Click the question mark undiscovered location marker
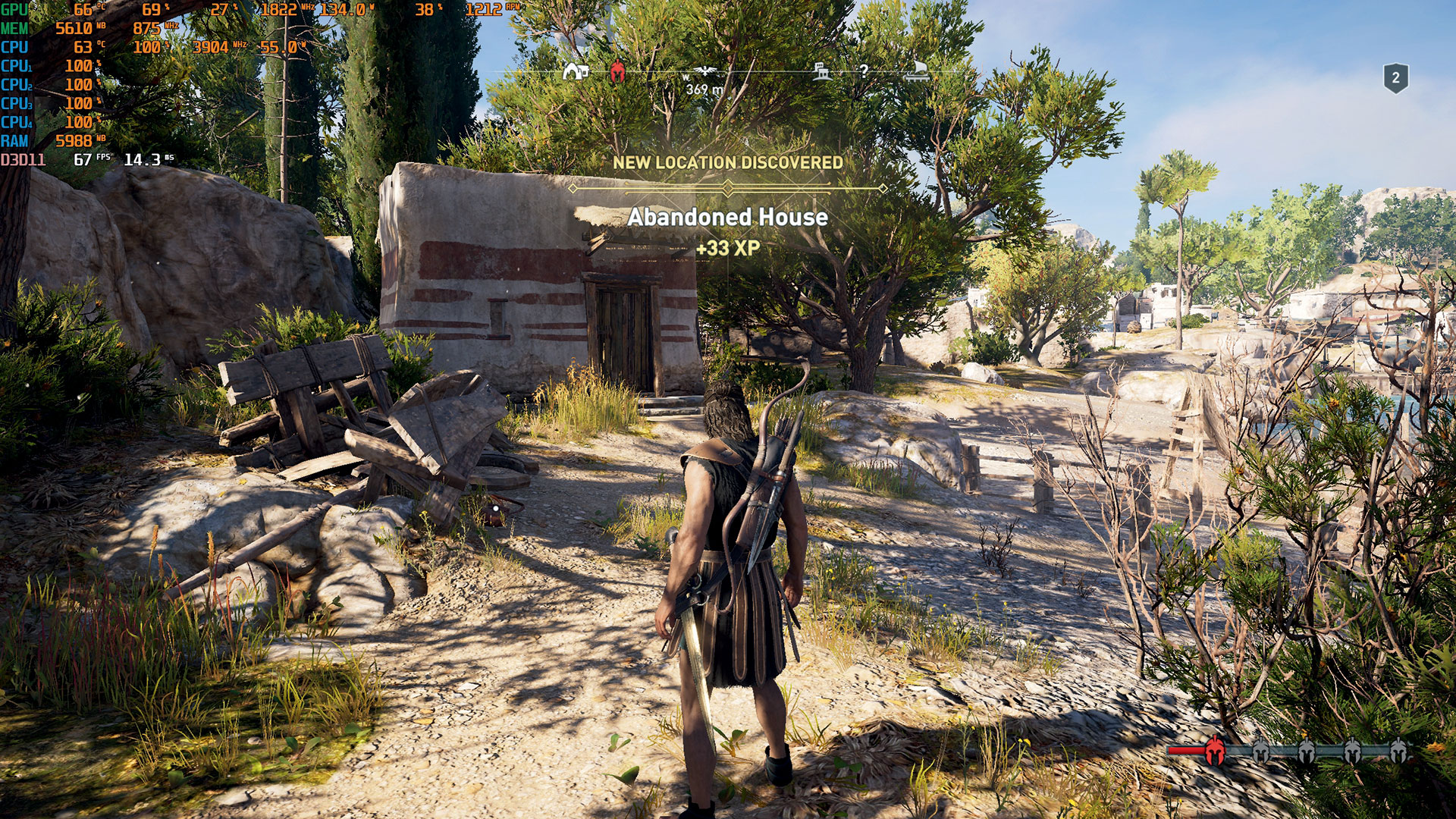This screenshot has width=1456, height=819. pos(863,72)
